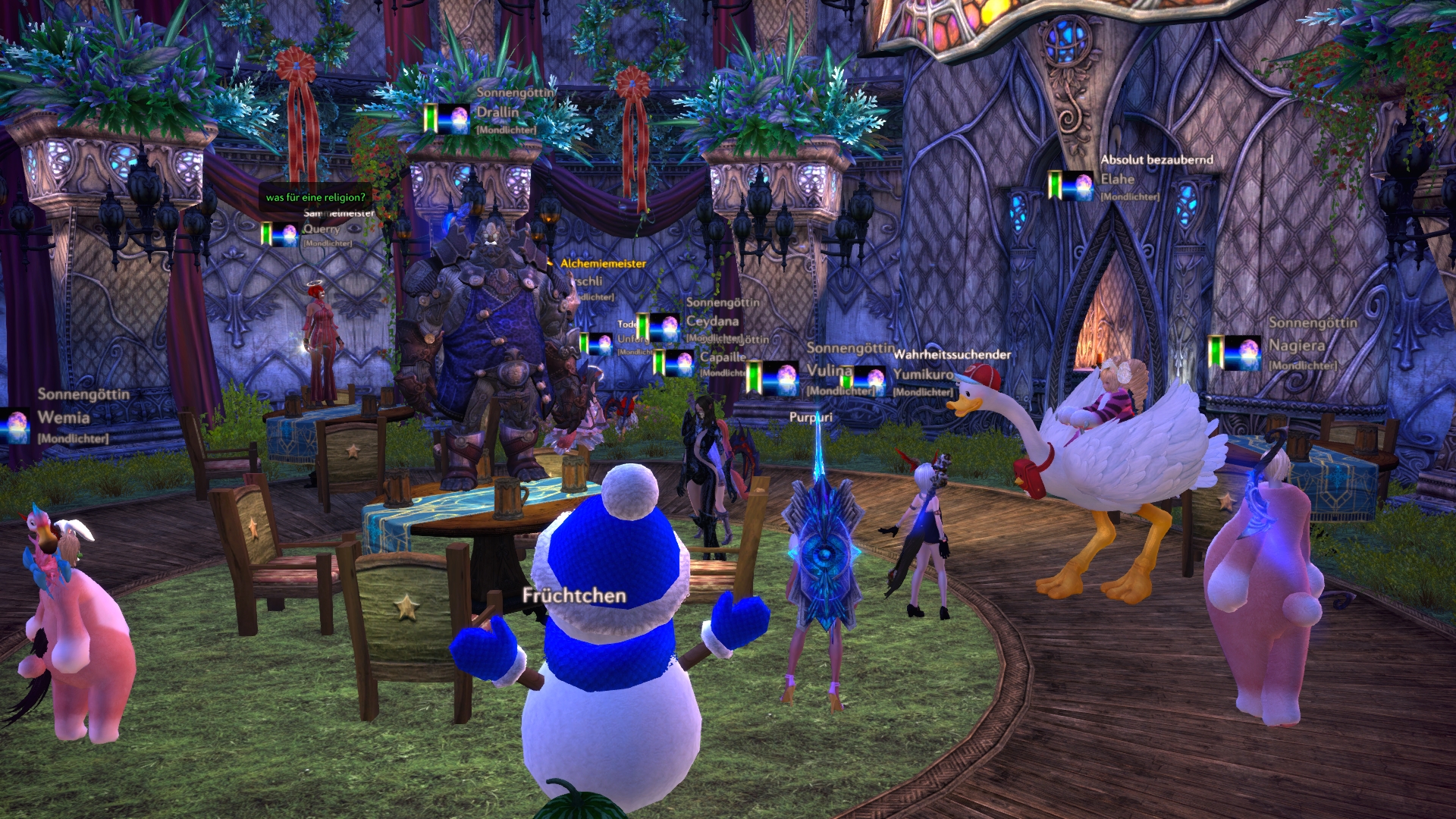Target Yumikuro's nameplate
This screenshot has height=819, width=1456.
923,374
